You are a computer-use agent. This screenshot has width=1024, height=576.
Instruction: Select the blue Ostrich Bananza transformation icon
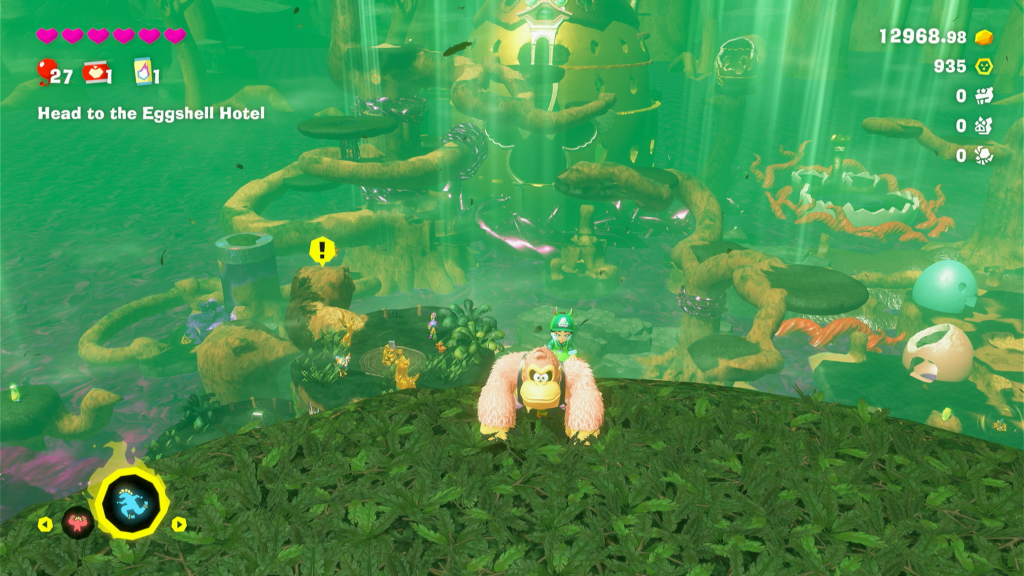130,507
